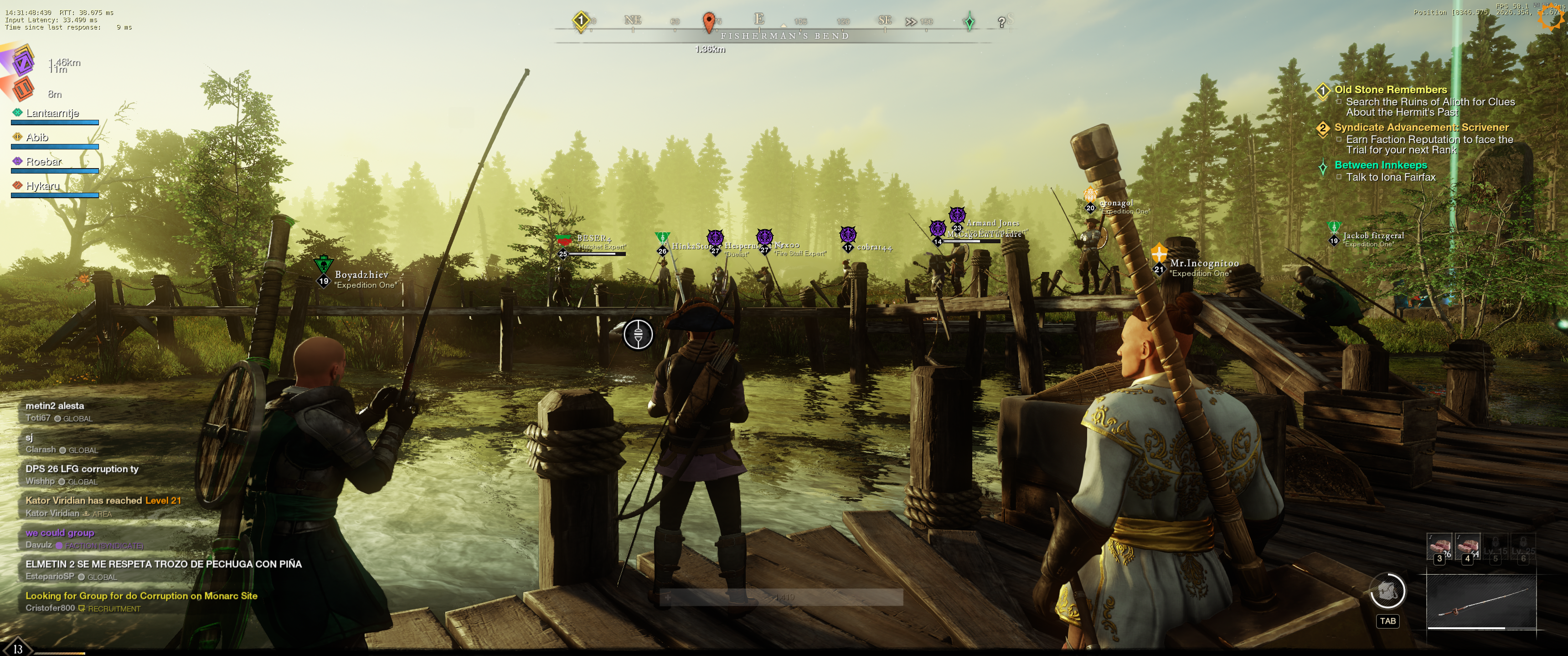Select group member Roebar

[x=44, y=162]
